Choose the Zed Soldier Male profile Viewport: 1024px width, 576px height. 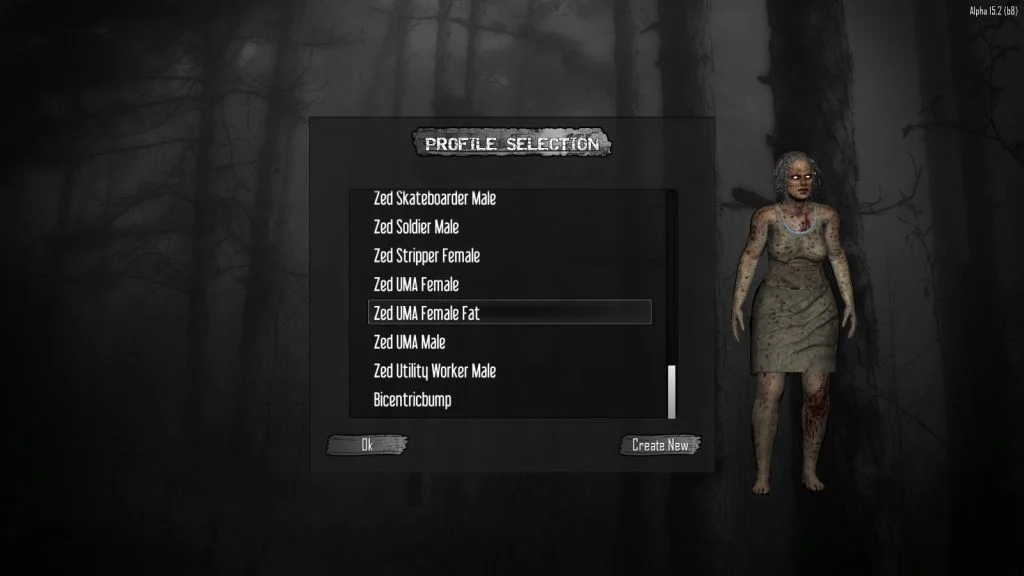(416, 227)
